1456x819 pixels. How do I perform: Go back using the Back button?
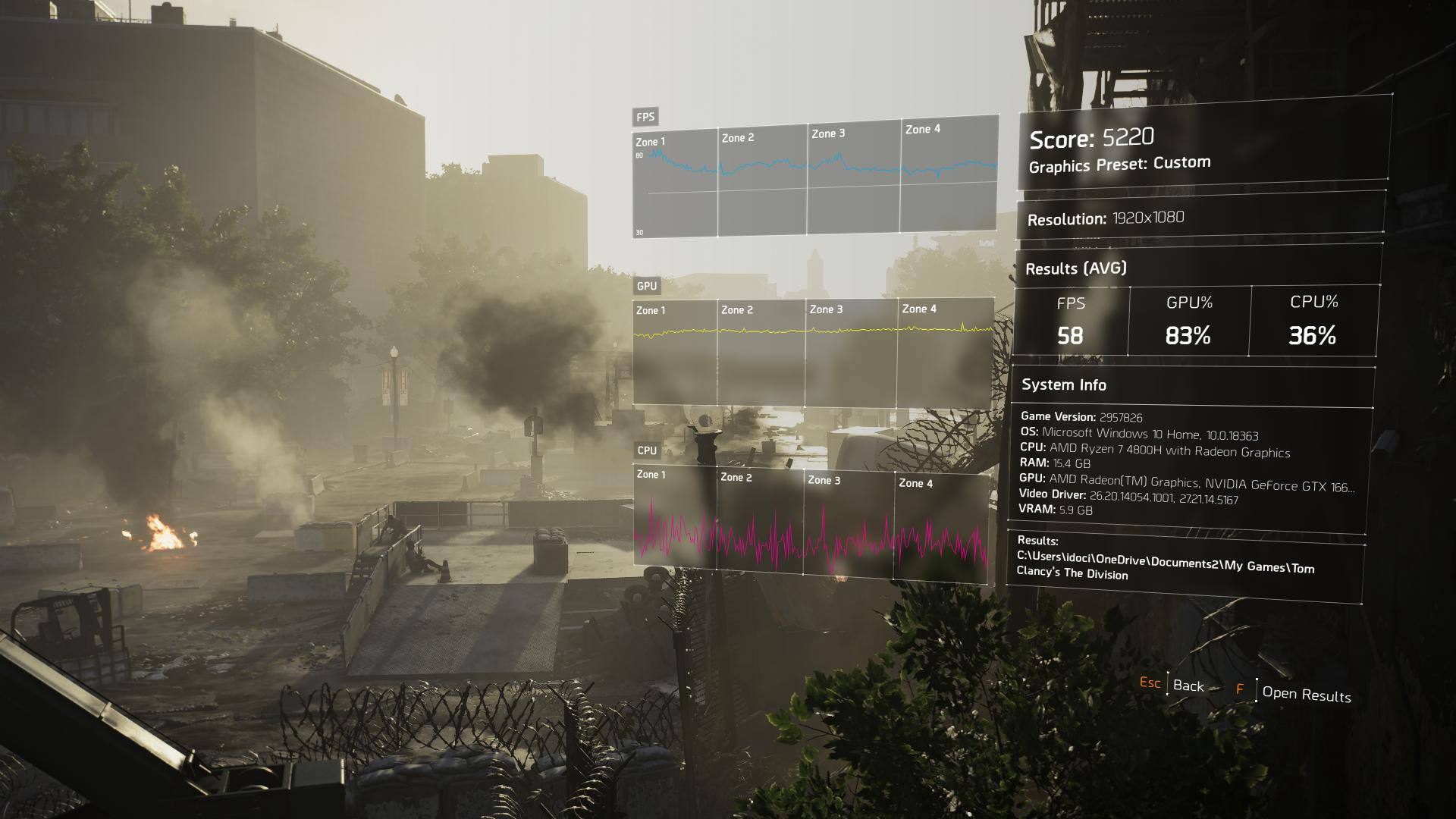[x=1188, y=686]
